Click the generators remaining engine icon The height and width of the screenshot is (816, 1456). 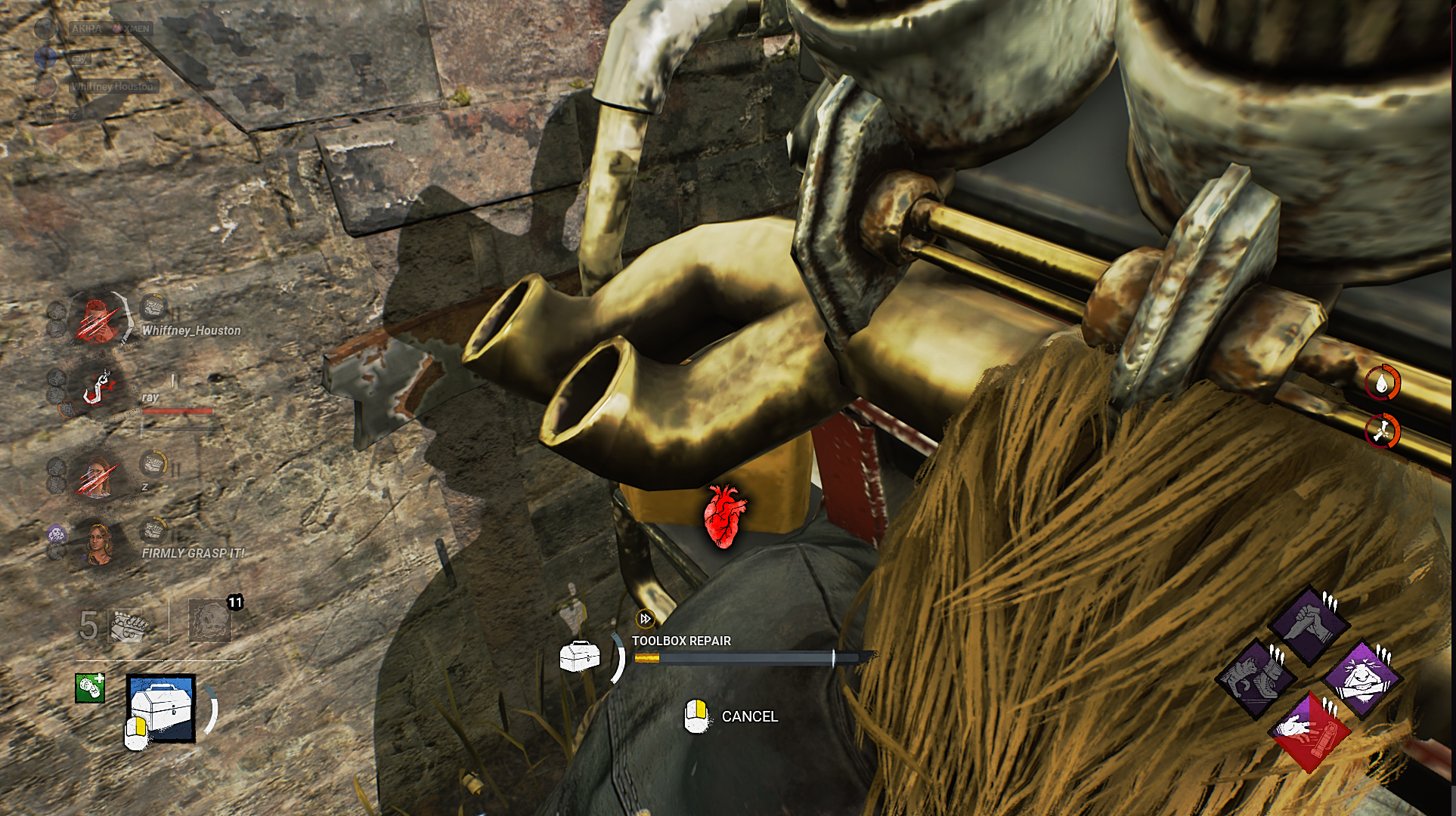point(129,625)
